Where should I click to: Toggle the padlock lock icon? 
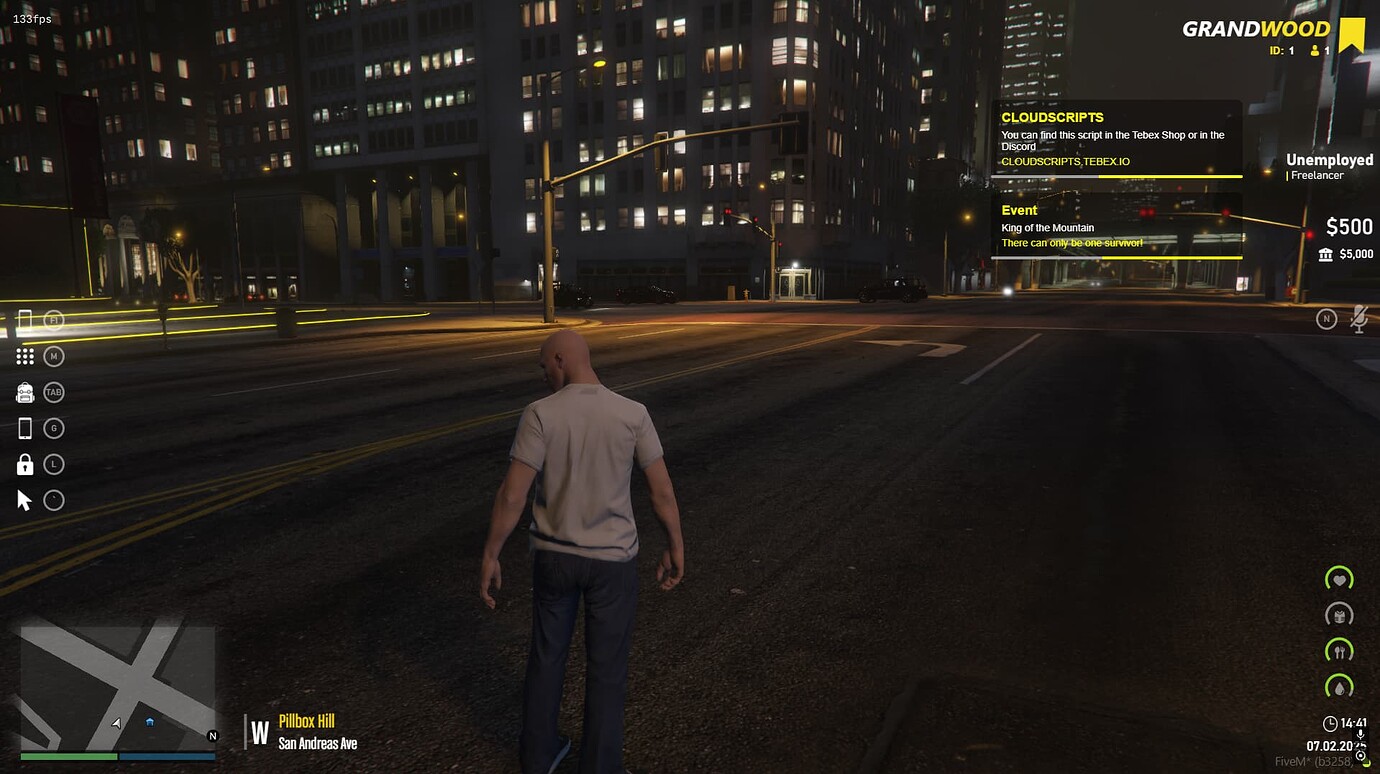coord(25,464)
